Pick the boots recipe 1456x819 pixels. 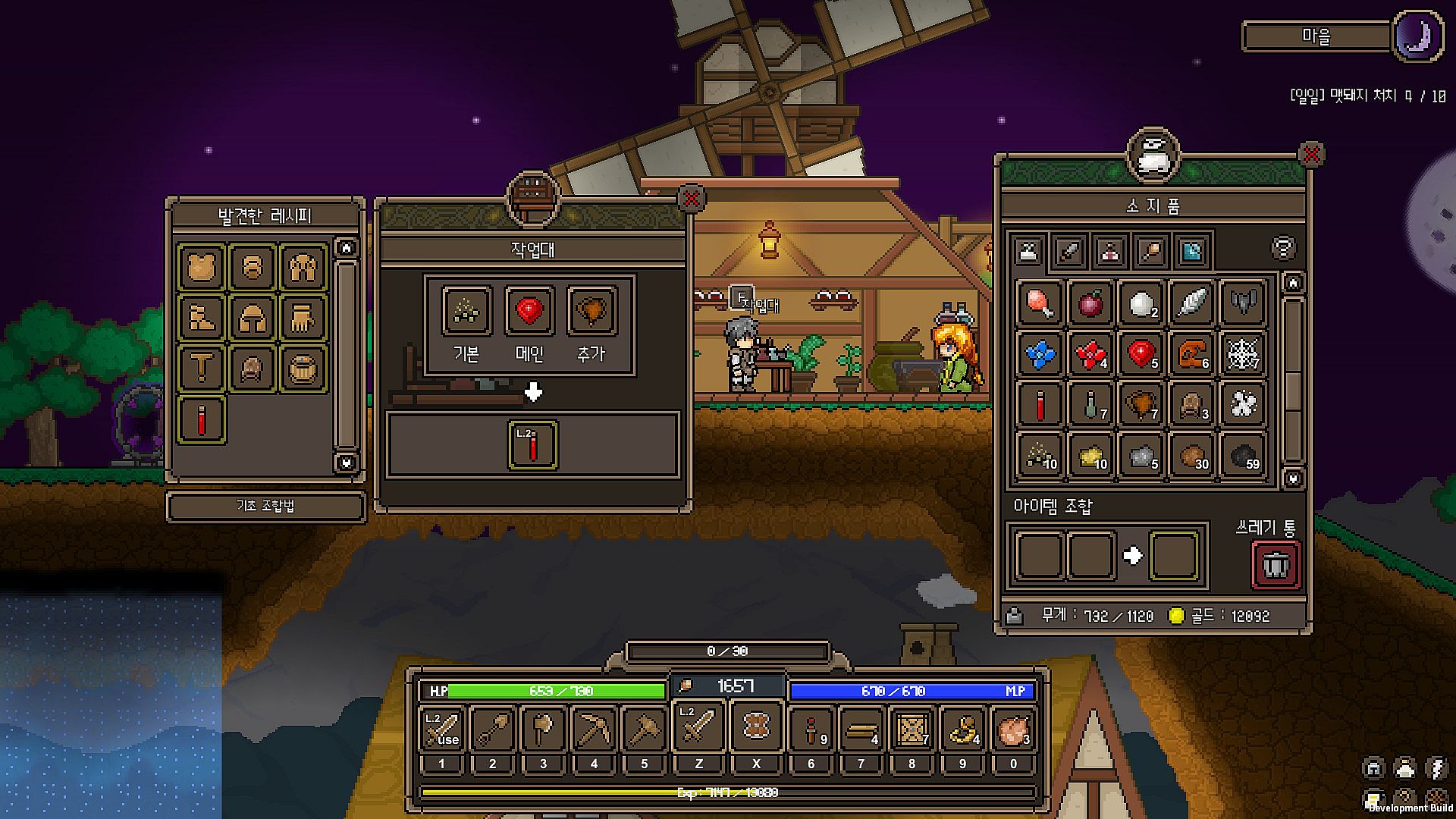[x=202, y=318]
